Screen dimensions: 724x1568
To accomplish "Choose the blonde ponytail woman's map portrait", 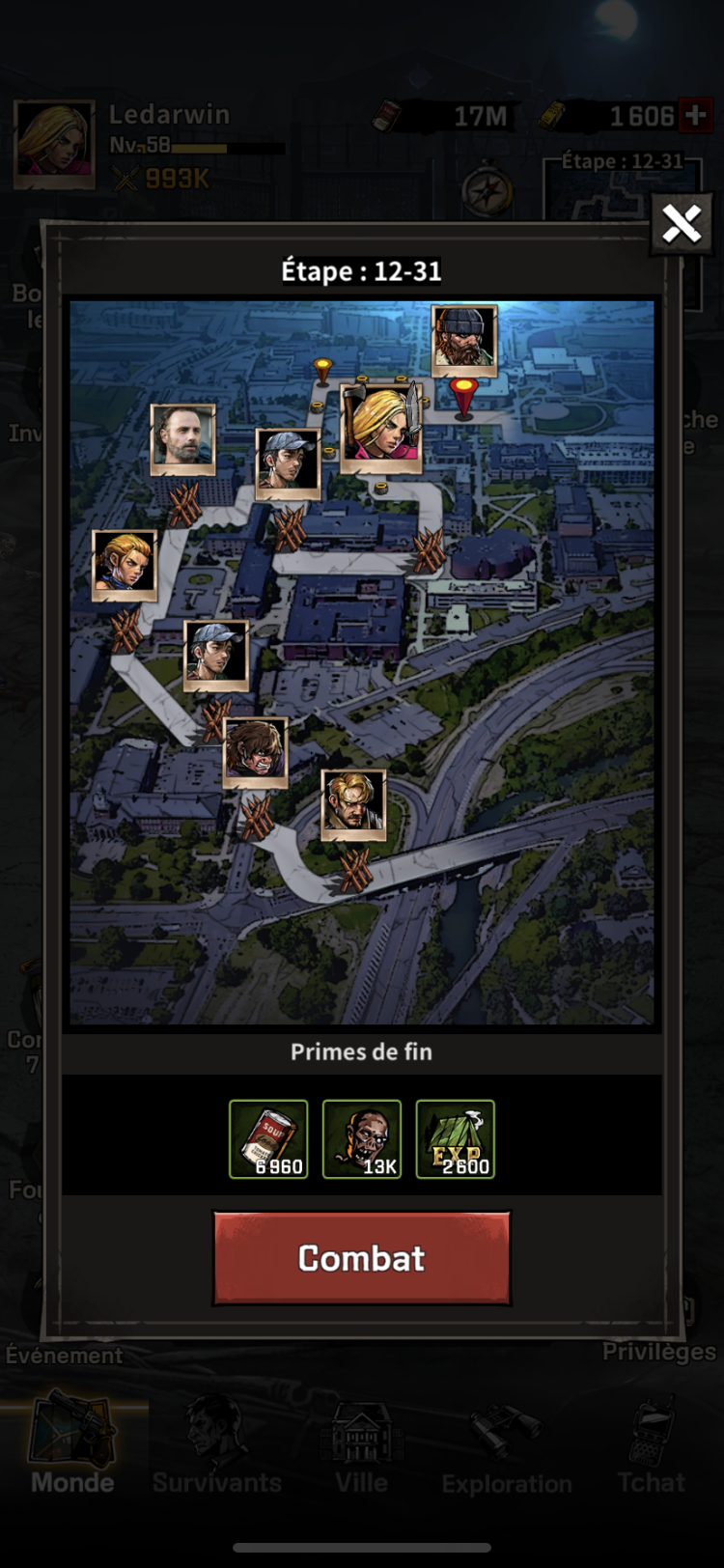I will click(125, 565).
